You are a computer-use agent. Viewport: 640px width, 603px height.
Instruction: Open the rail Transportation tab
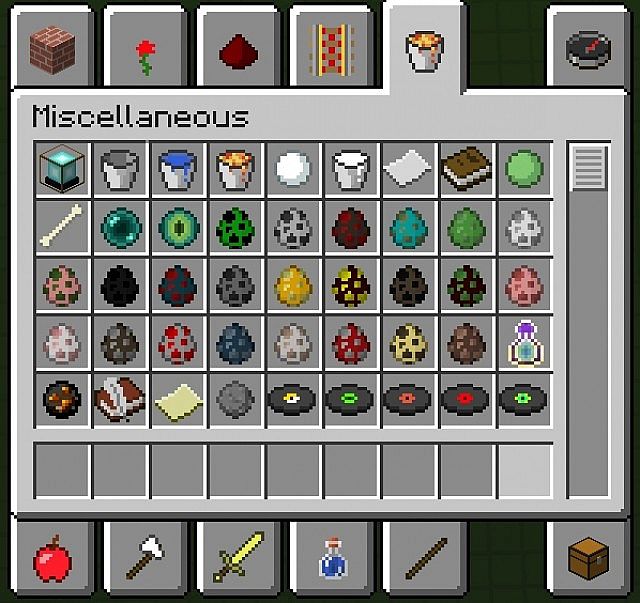coord(328,48)
